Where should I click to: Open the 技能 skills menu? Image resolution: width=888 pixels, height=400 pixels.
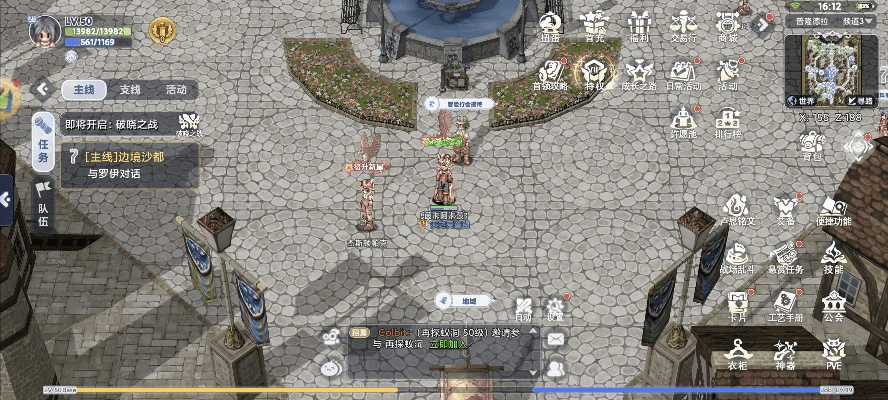pyautogui.click(x=833, y=257)
